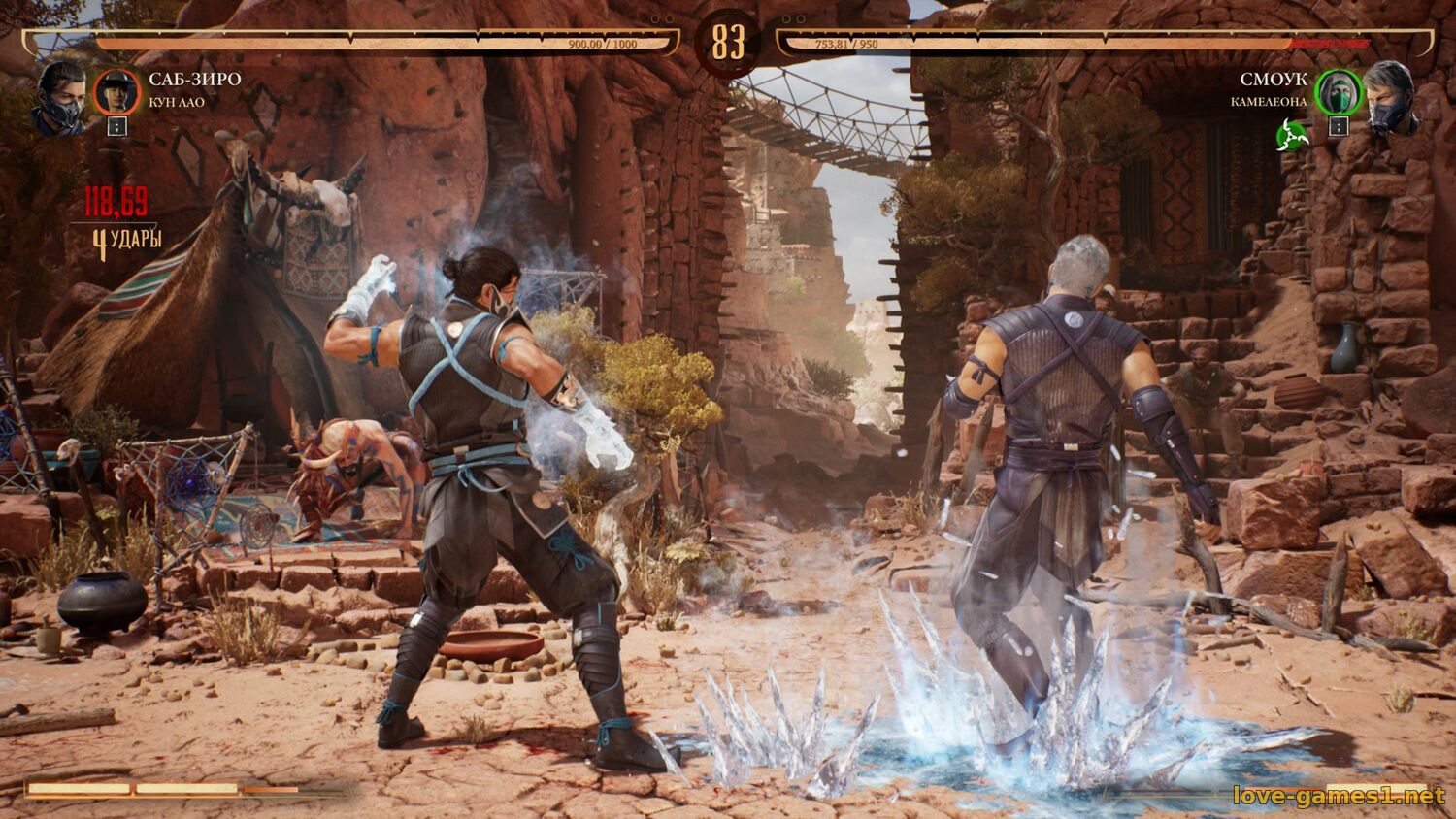Image resolution: width=1456 pixels, height=819 pixels.
Task: Select the green-ringed Khameleon kameo portrait
Action: 1339,92
